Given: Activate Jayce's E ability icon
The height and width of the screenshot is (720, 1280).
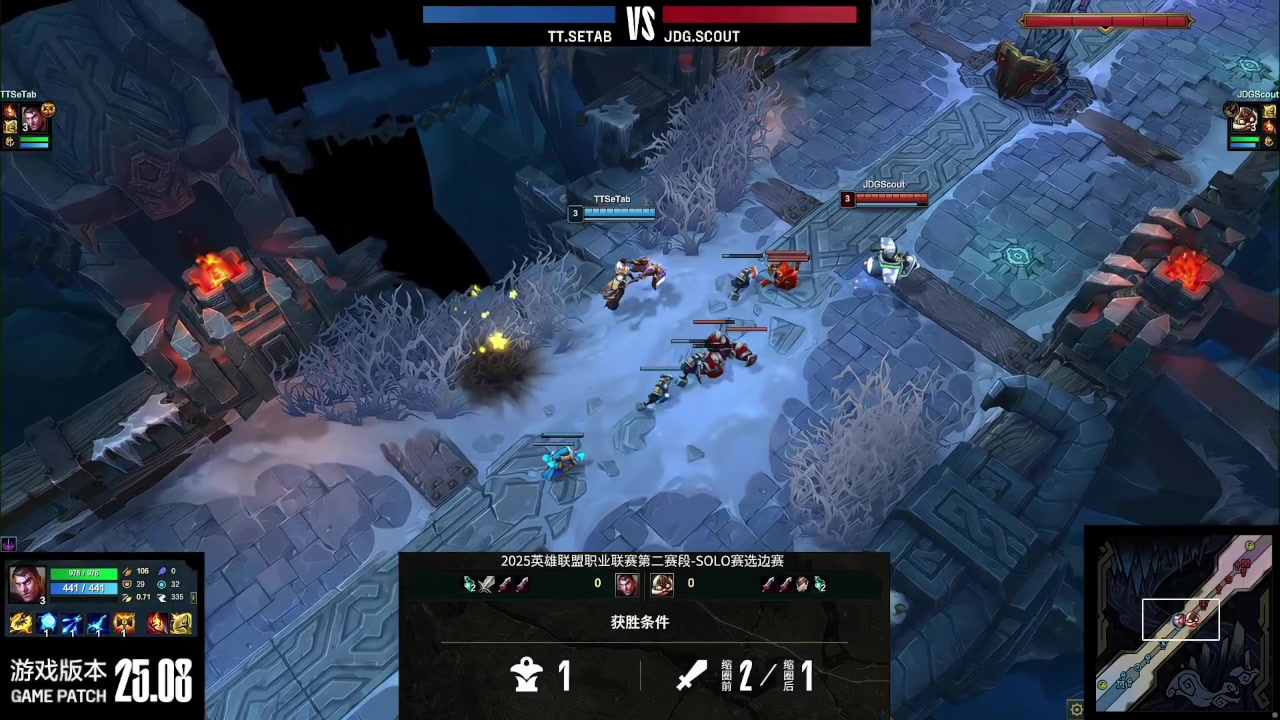Looking at the screenshot, I should 98,624.
